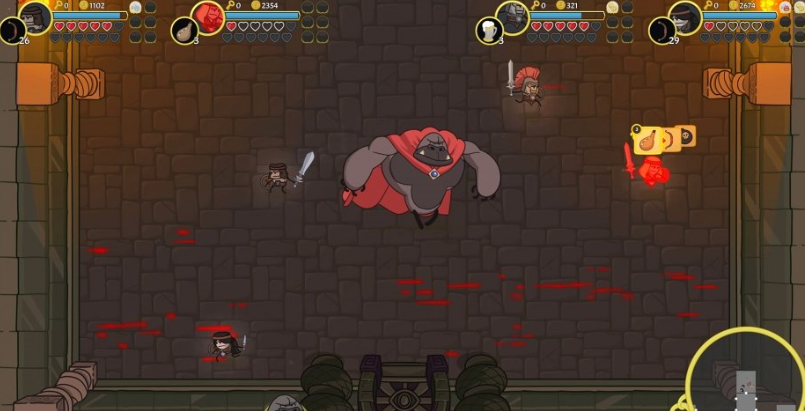Select player one's bow item slot
This screenshot has height=411, width=805.
click(13, 30)
